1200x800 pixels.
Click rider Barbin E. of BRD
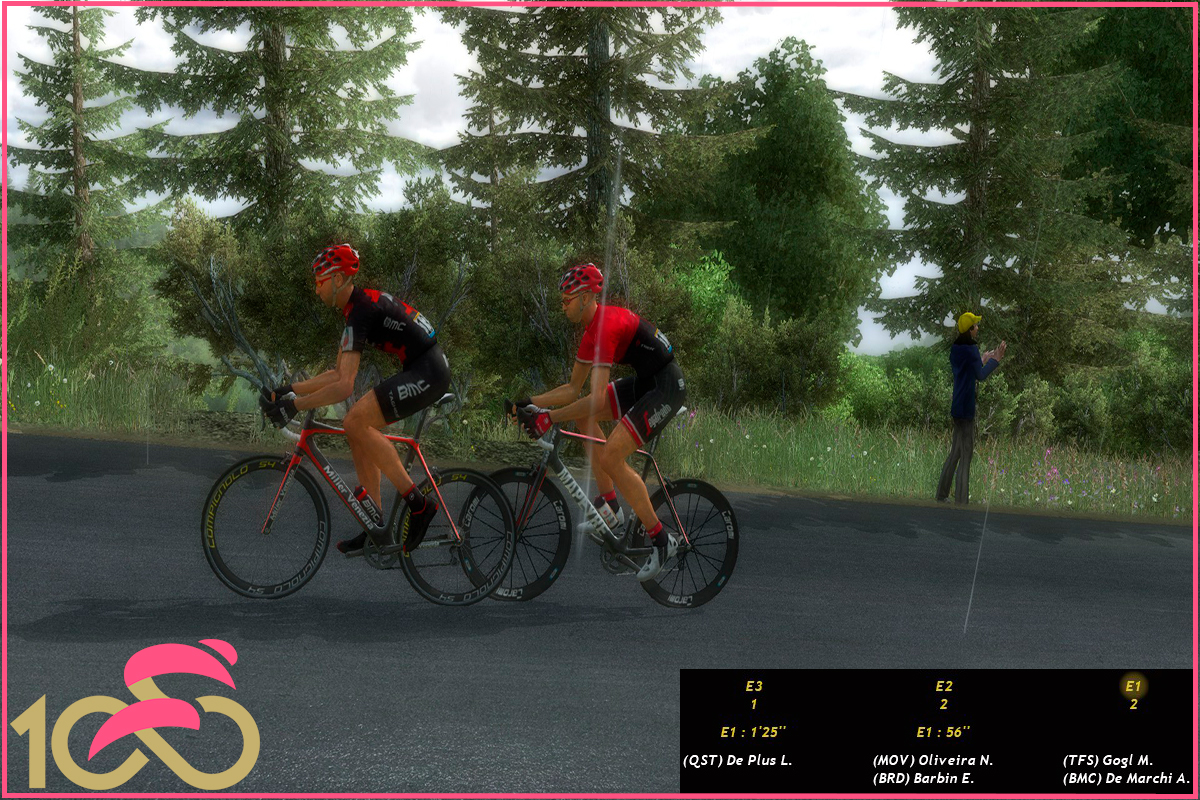tap(923, 778)
